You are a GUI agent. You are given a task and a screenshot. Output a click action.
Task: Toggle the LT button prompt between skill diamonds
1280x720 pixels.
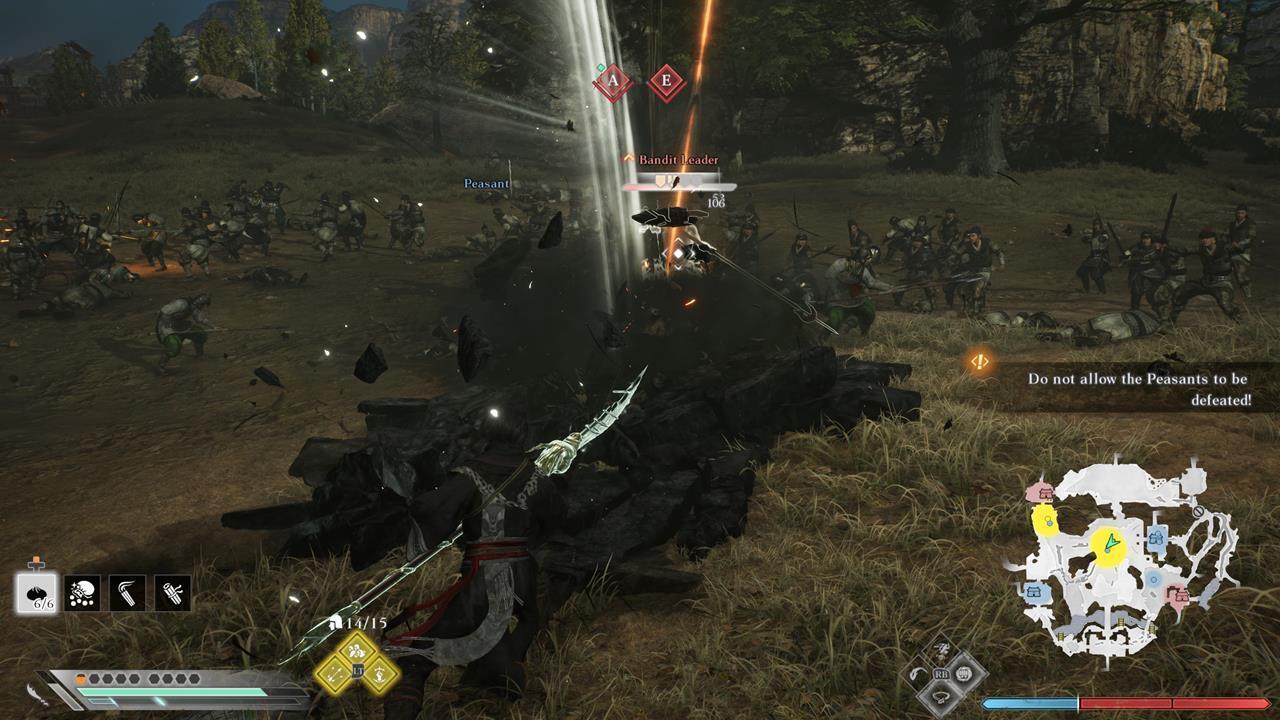coord(357,671)
